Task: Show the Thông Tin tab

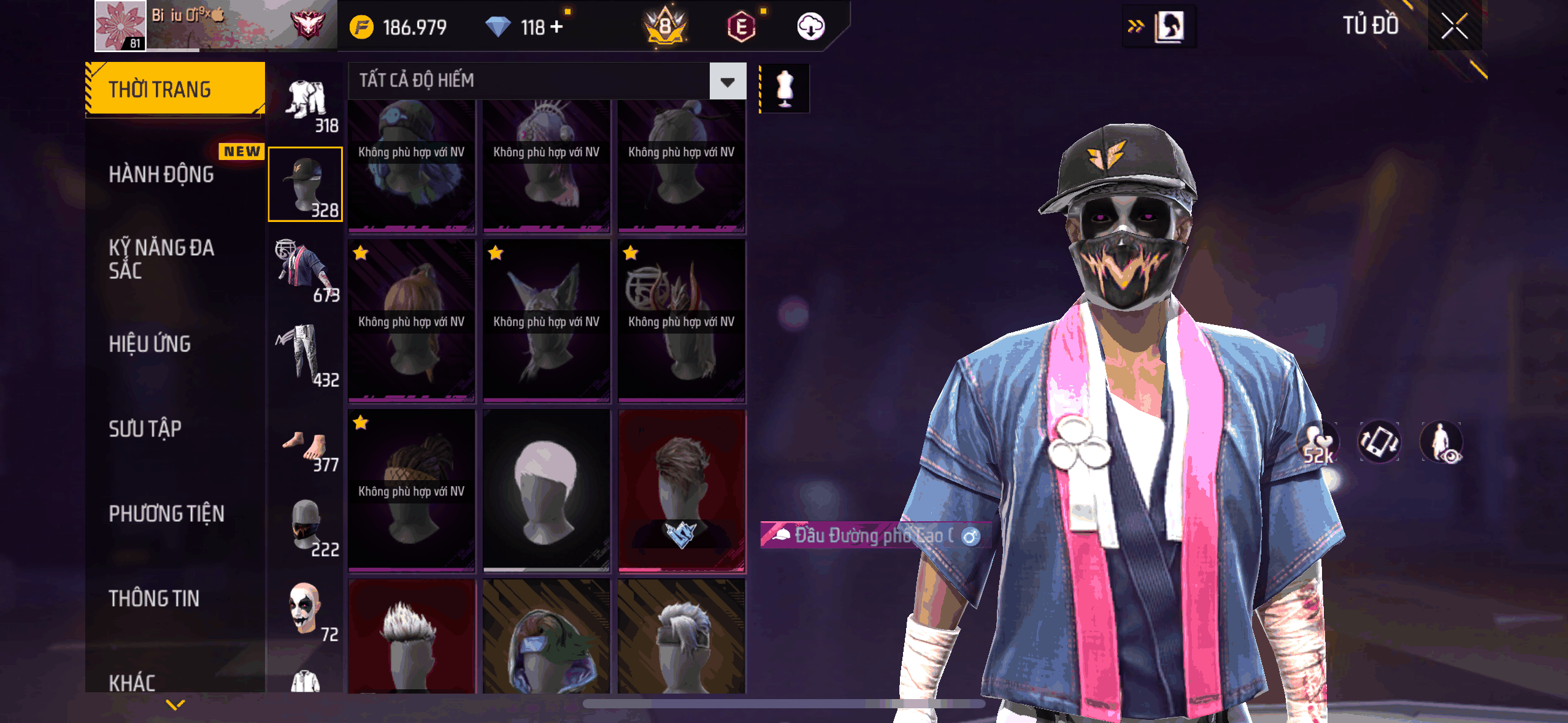Action: point(154,599)
